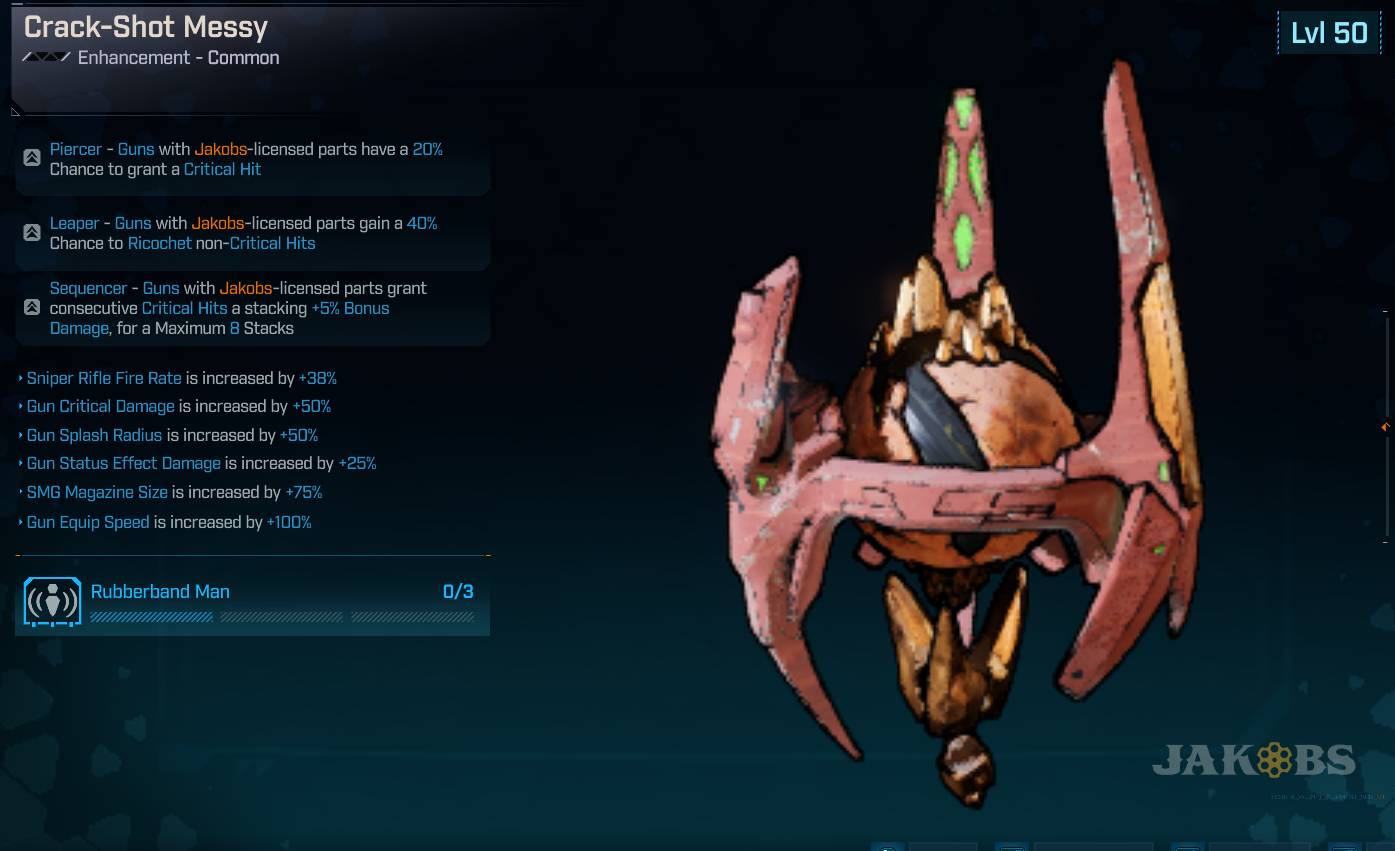1395x851 pixels.
Task: Select the Piercer perk entry
Action: click(250, 160)
